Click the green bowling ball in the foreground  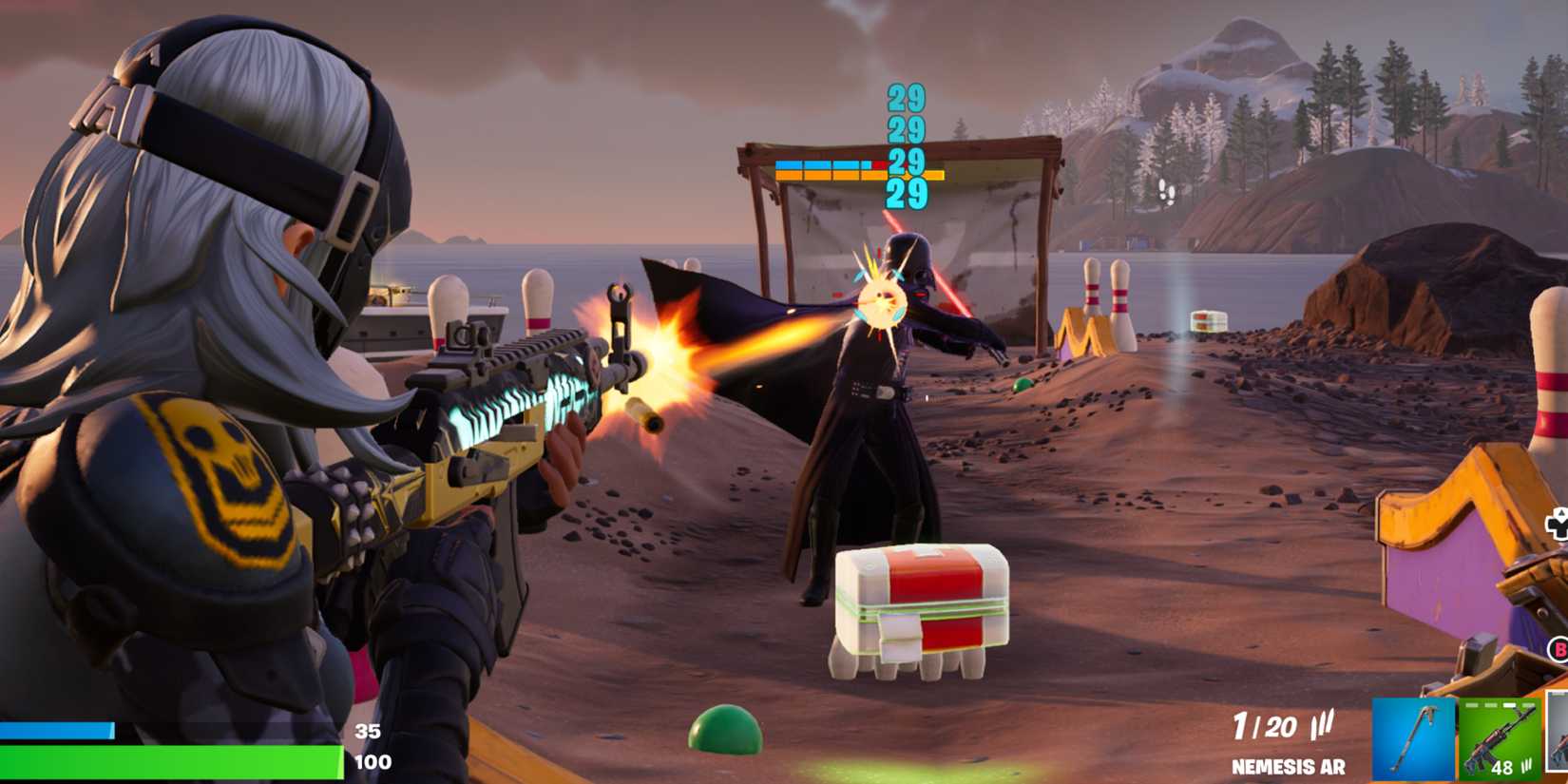click(x=727, y=732)
